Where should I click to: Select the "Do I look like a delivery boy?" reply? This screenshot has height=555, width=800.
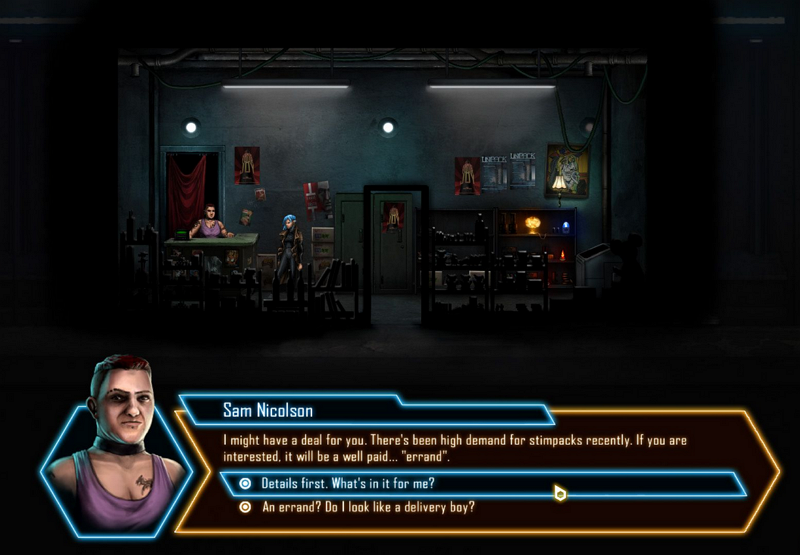pyautogui.click(x=367, y=507)
